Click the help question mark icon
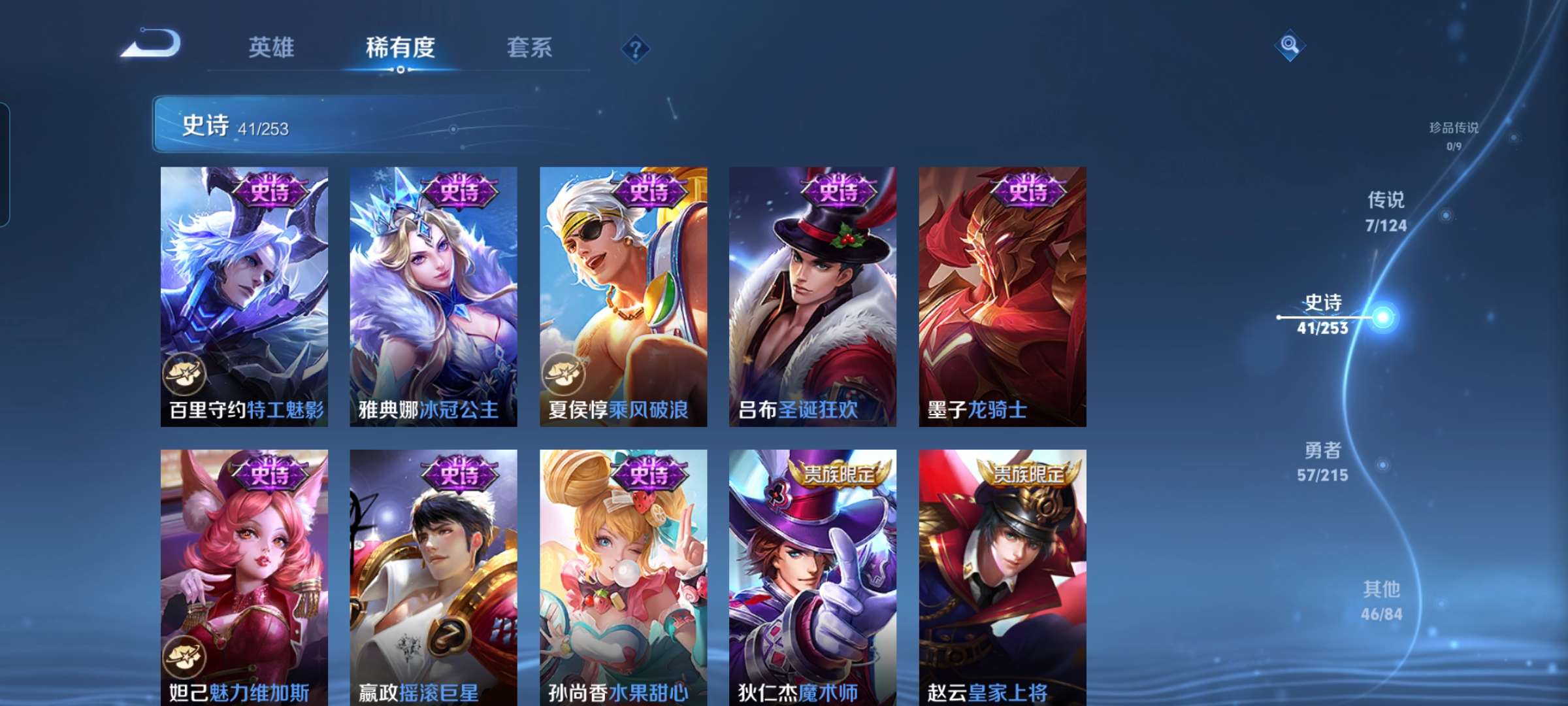1568x706 pixels. pyautogui.click(x=636, y=48)
